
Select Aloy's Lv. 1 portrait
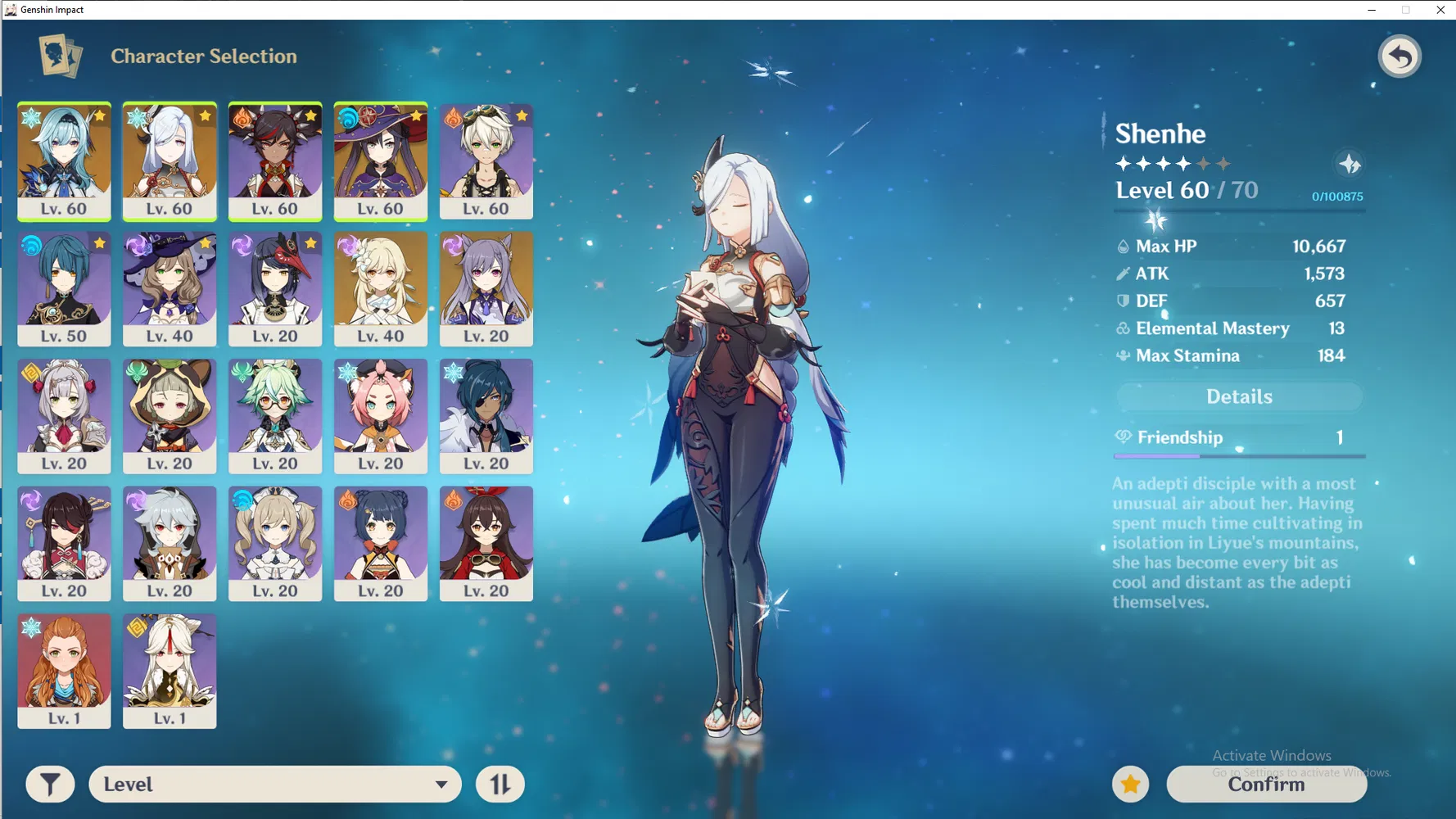(64, 670)
